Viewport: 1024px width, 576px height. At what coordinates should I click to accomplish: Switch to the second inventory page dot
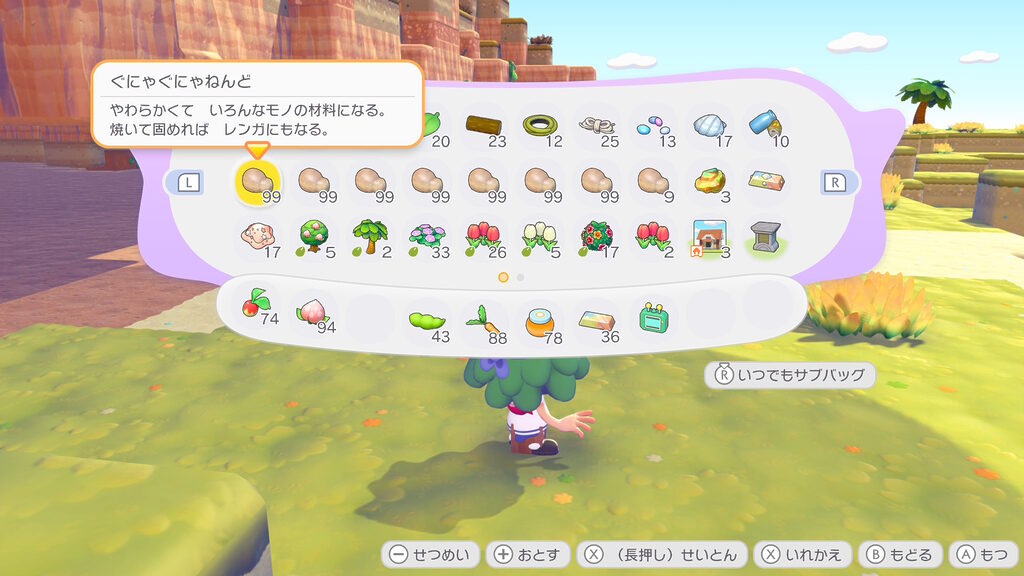[521, 276]
